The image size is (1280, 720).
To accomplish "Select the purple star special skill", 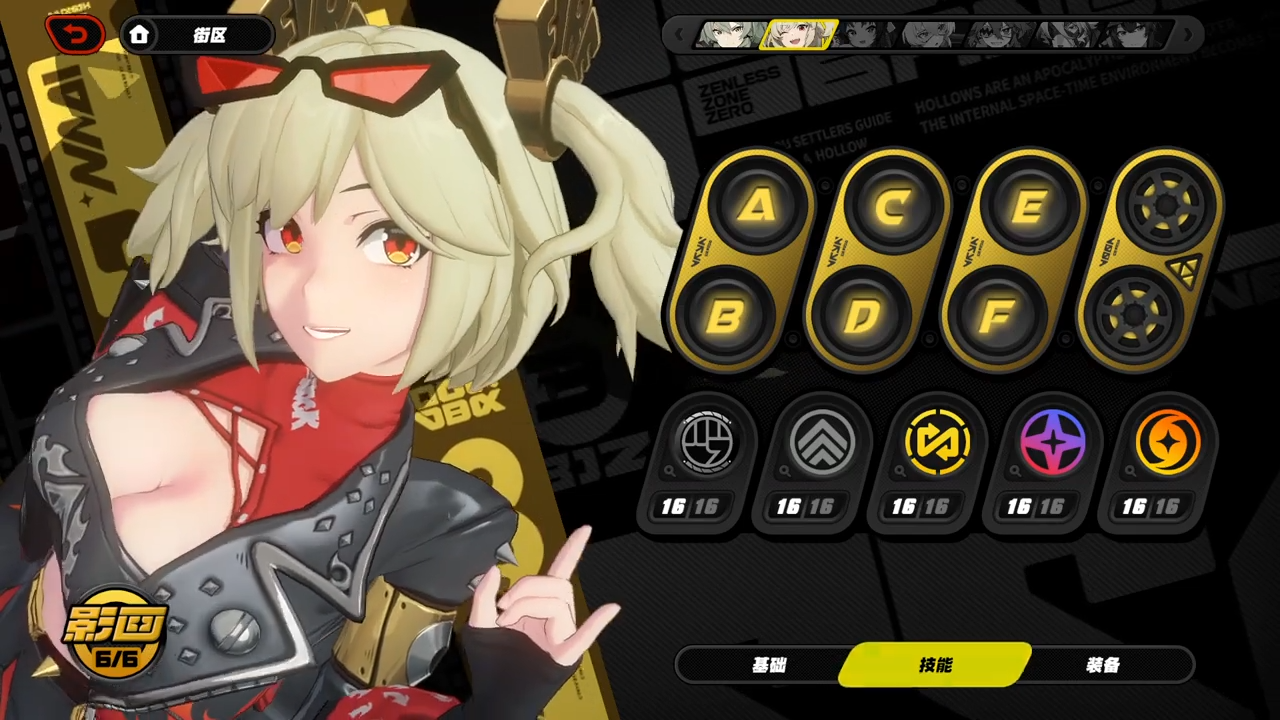I will (1052, 441).
